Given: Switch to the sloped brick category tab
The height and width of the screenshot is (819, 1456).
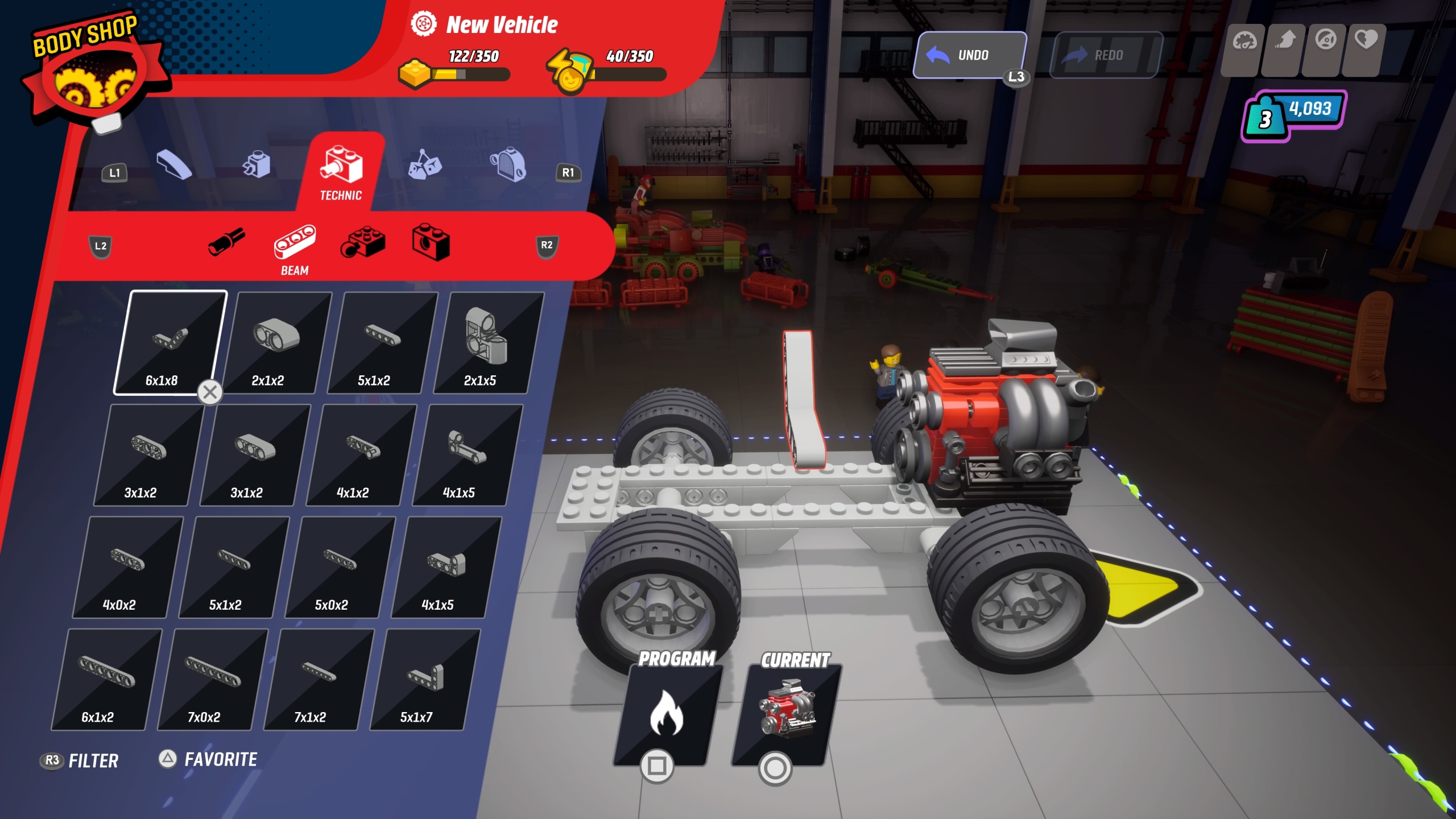Looking at the screenshot, I should click(x=174, y=165).
